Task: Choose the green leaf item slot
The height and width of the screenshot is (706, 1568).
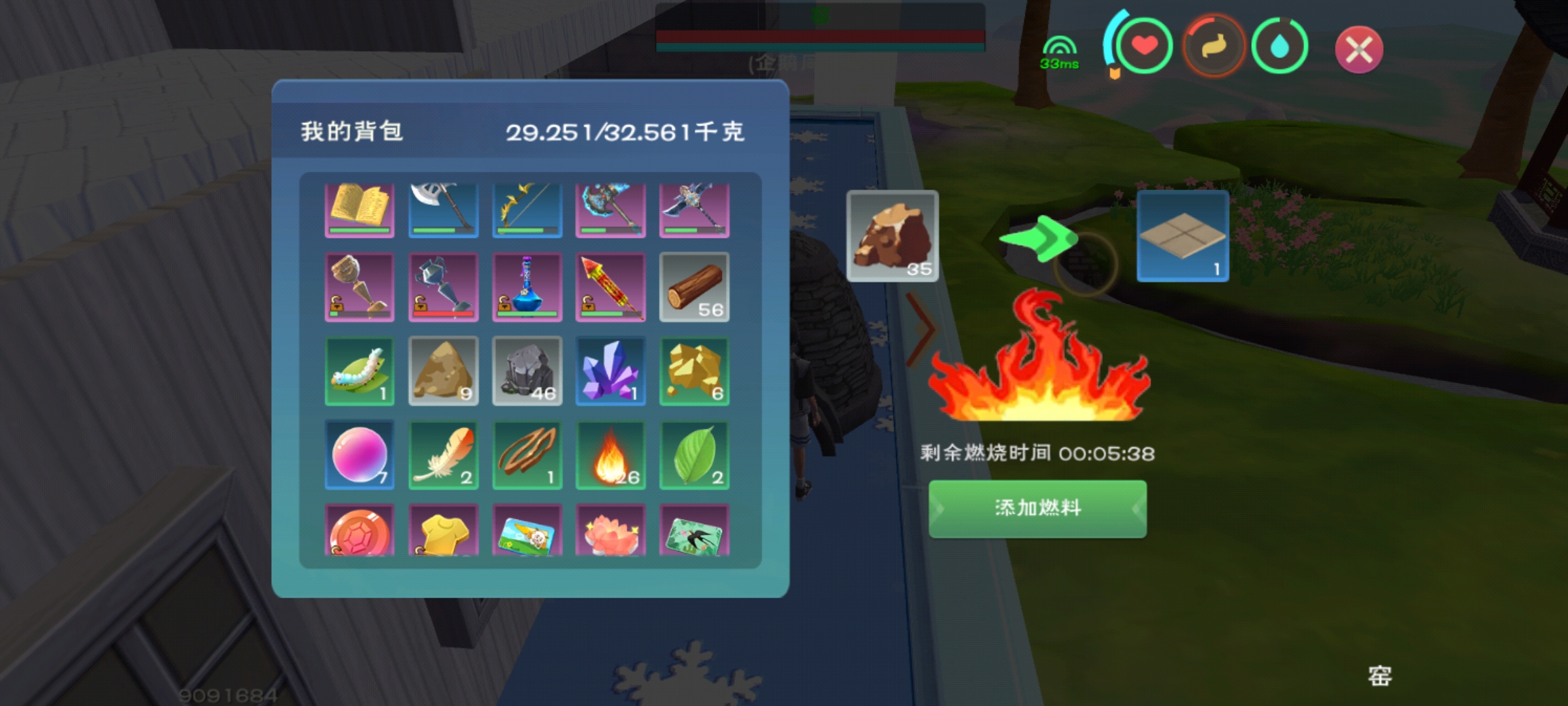Action: pyautogui.click(x=694, y=454)
